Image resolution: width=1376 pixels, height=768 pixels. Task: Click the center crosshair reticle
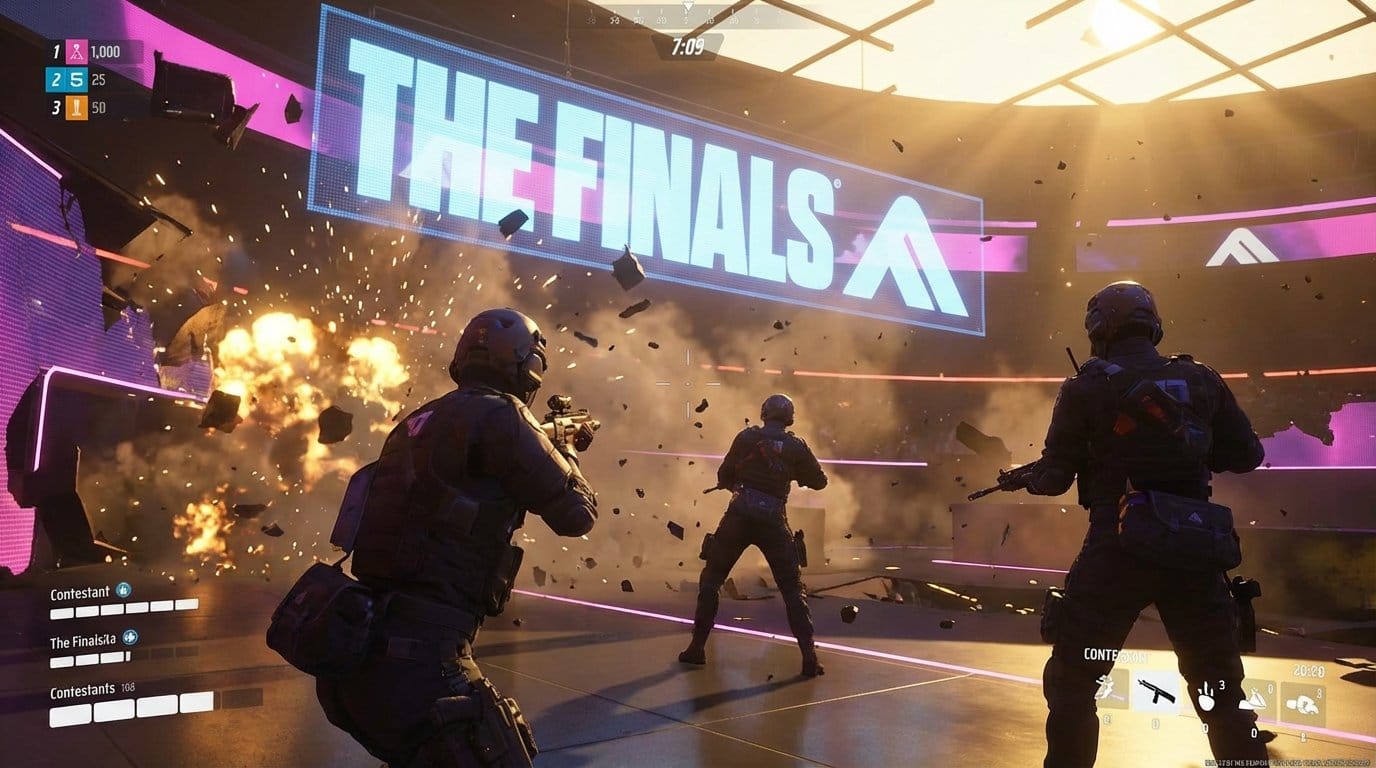(x=688, y=381)
